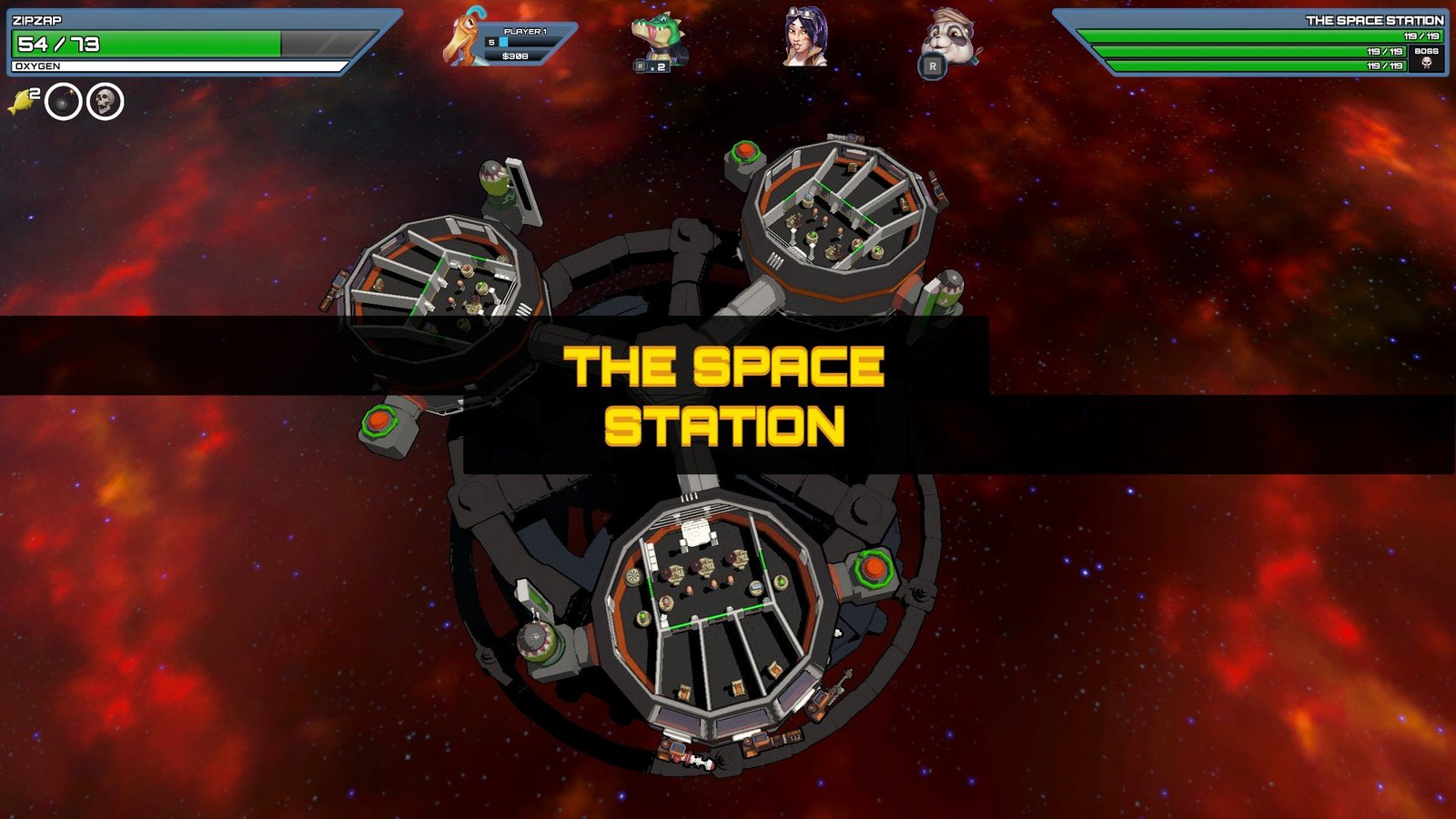Click the yellow fish item icon
The width and height of the screenshot is (1456, 819).
tap(20, 102)
